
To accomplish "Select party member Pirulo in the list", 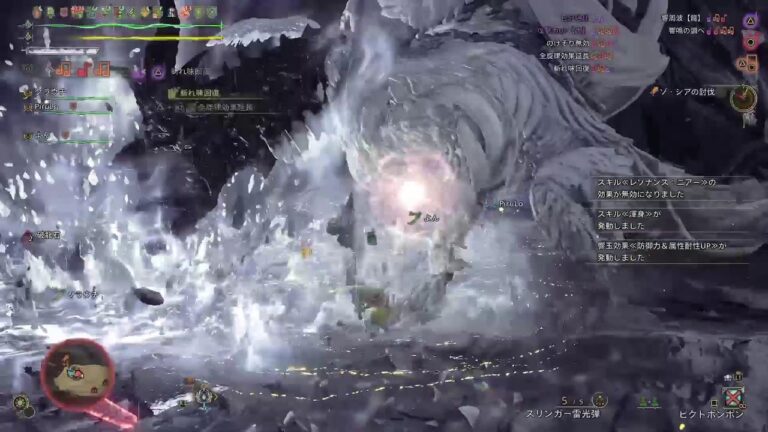I will (43, 105).
